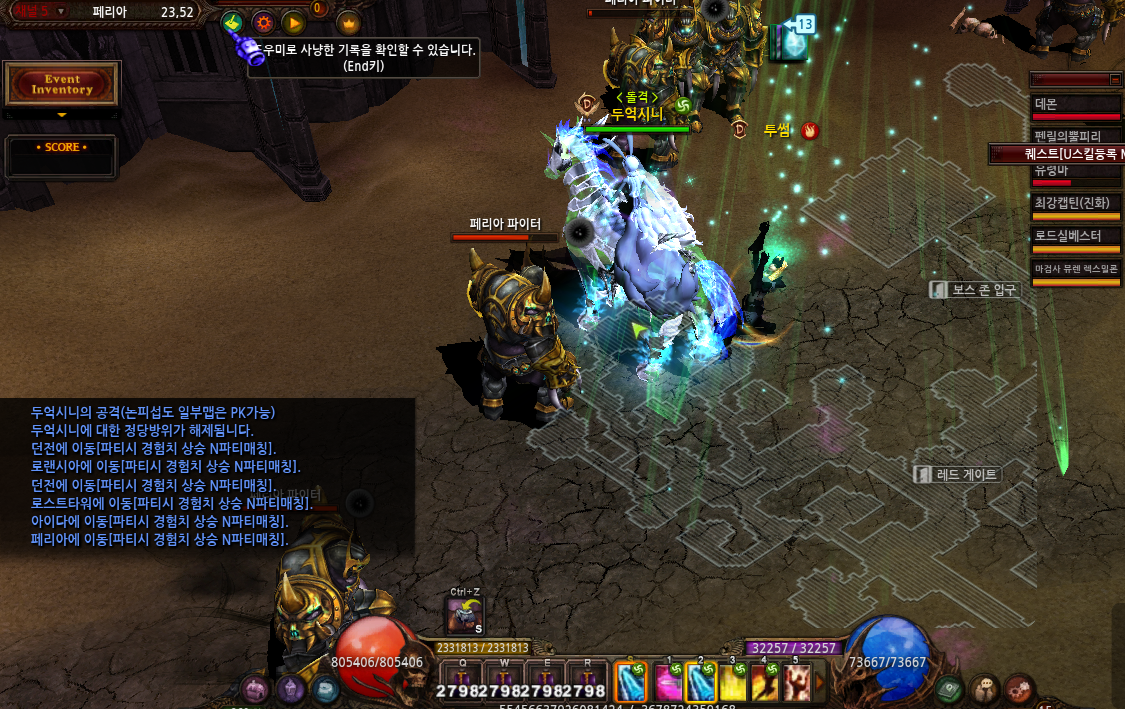Use the Q potion slot
Screen dimensions: 1125x709
(x=463, y=677)
